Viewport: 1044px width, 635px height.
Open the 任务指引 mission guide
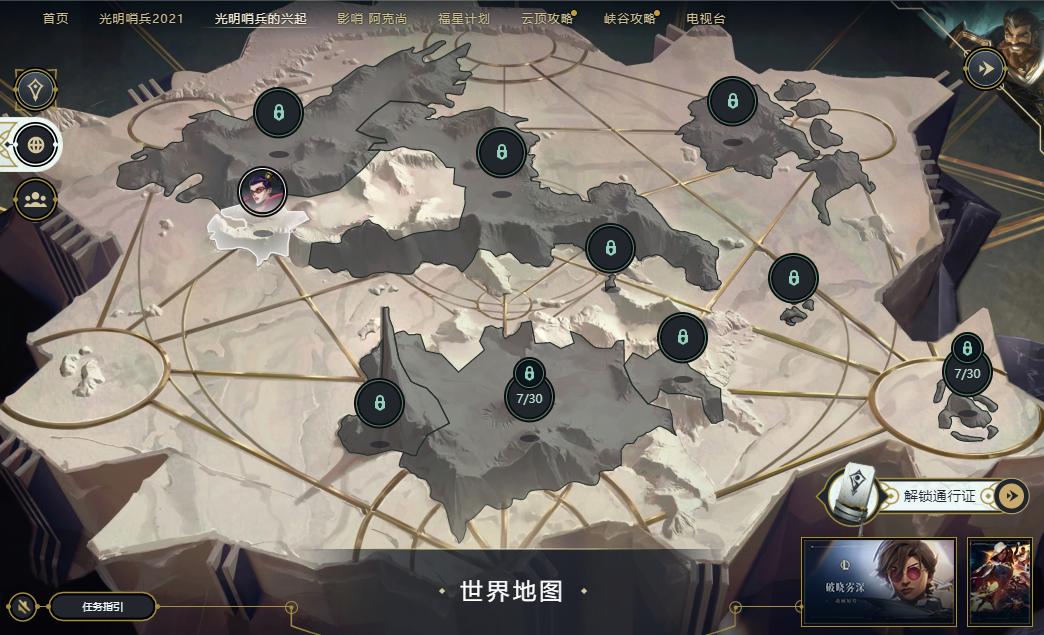(103, 606)
